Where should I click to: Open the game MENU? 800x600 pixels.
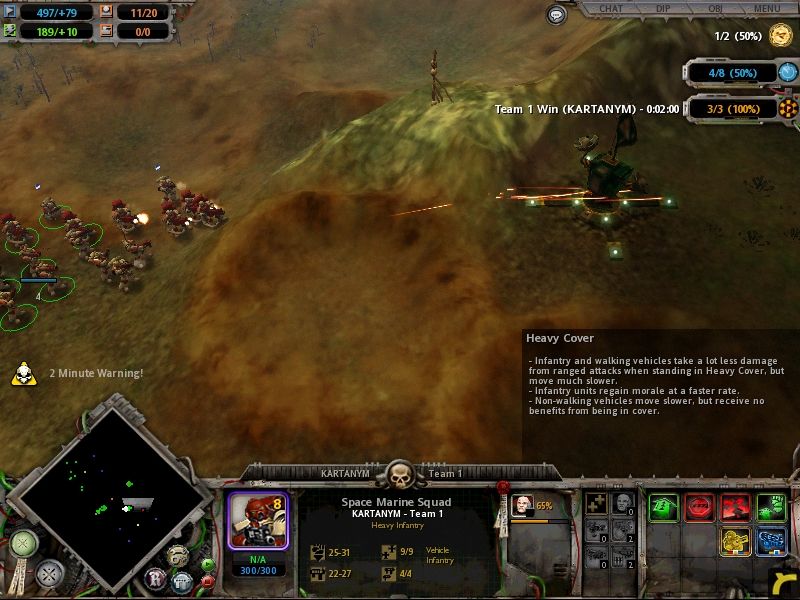click(767, 9)
